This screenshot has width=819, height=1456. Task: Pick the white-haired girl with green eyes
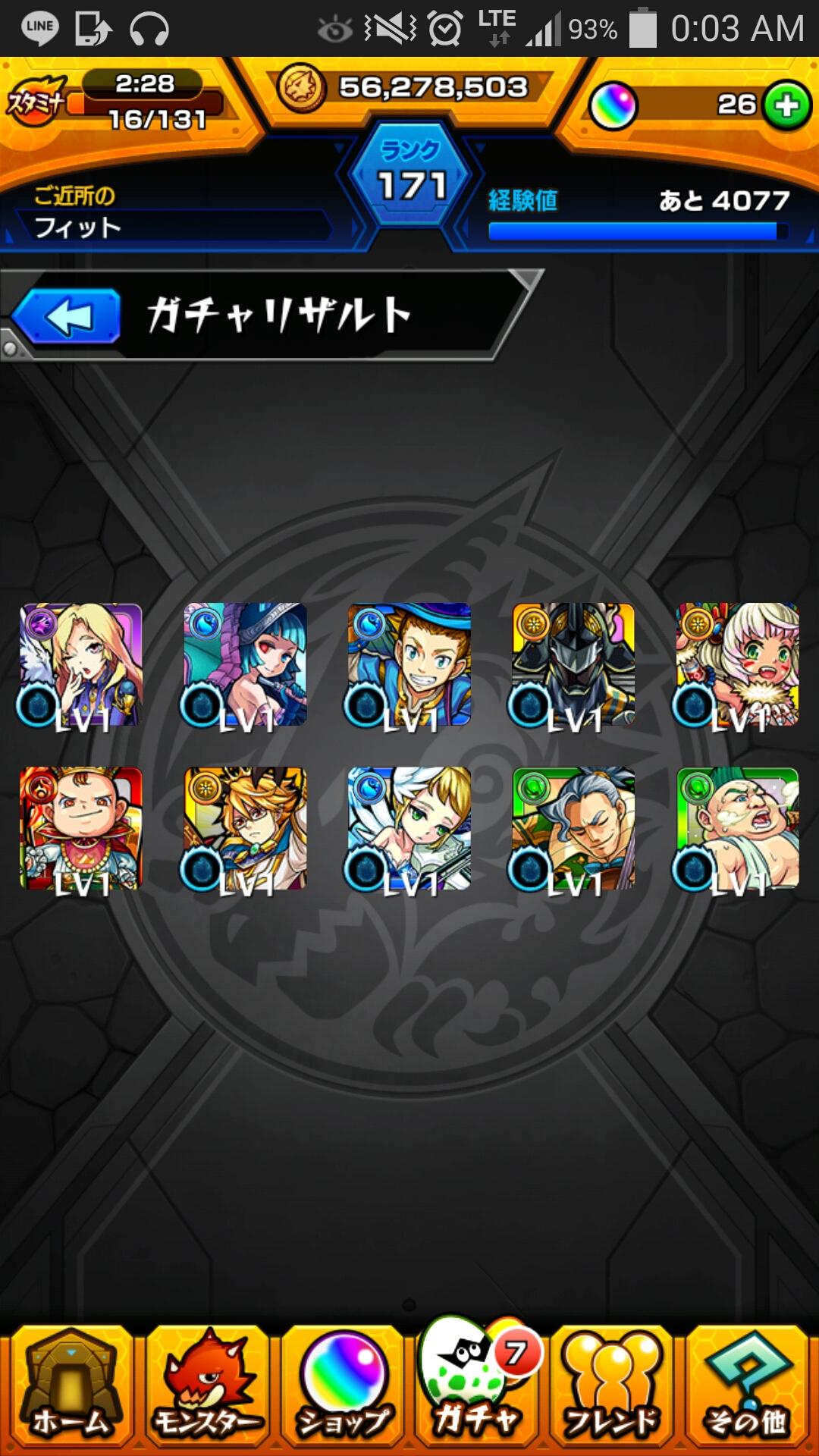click(x=737, y=664)
